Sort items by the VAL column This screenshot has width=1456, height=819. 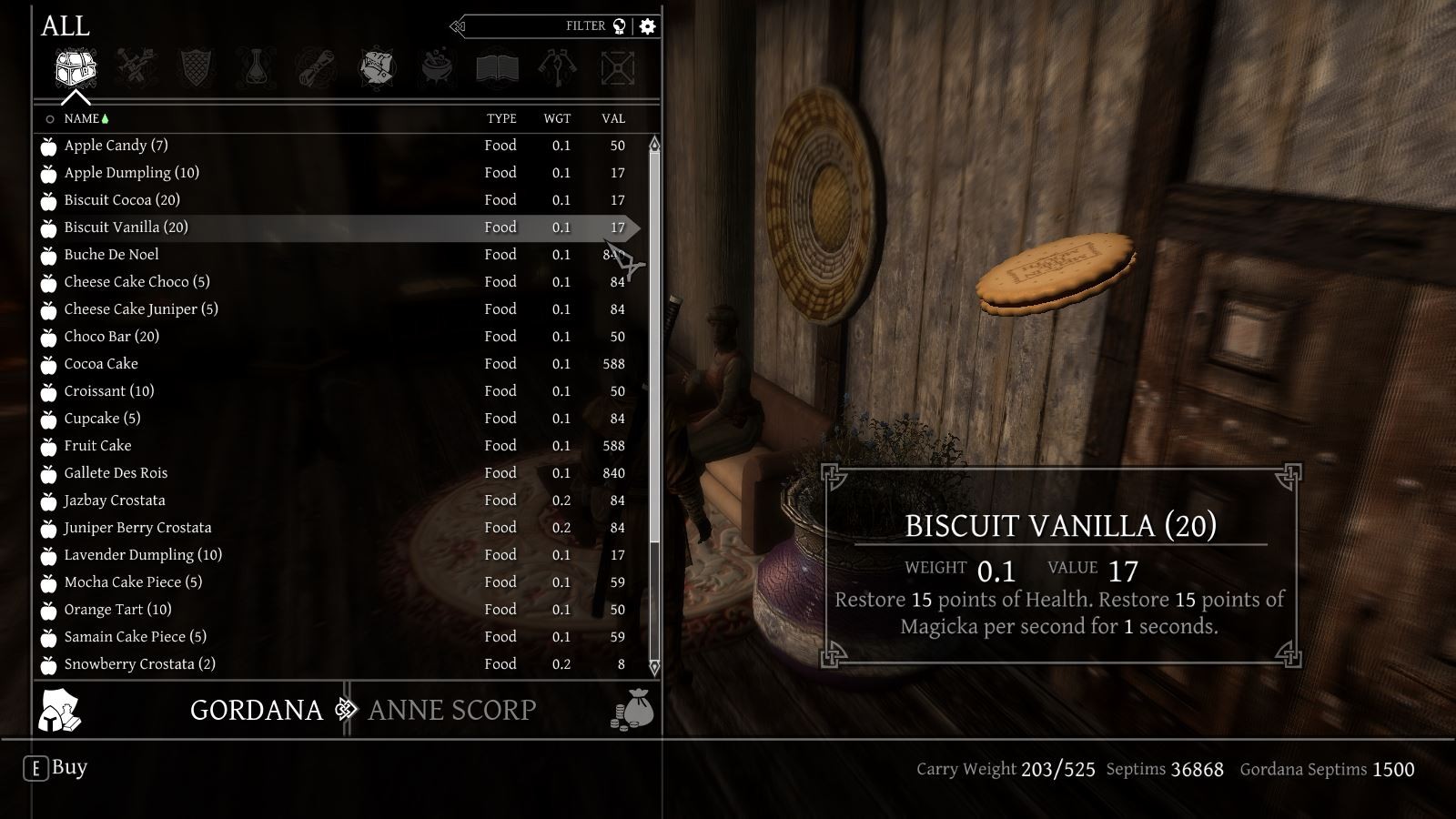(612, 118)
